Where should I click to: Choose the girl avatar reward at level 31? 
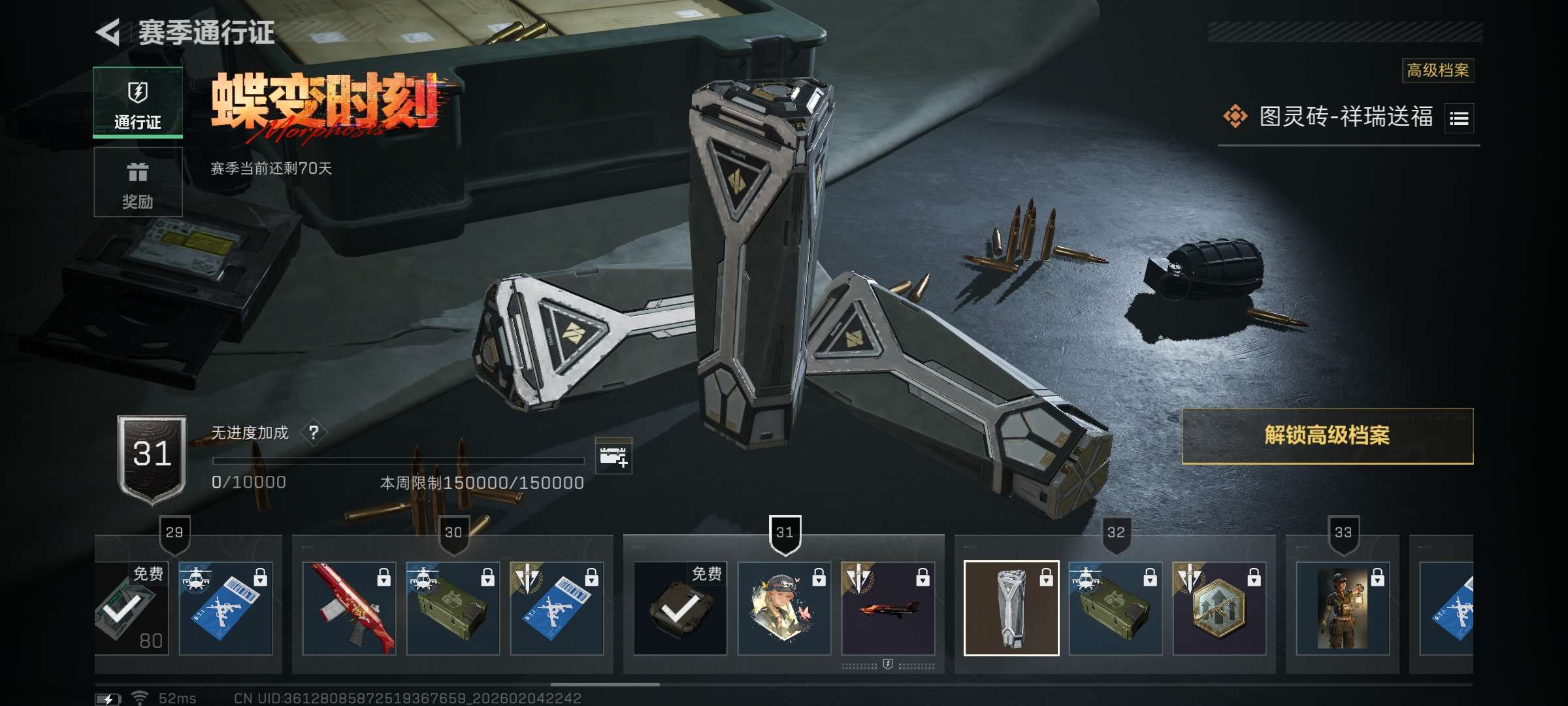click(784, 609)
